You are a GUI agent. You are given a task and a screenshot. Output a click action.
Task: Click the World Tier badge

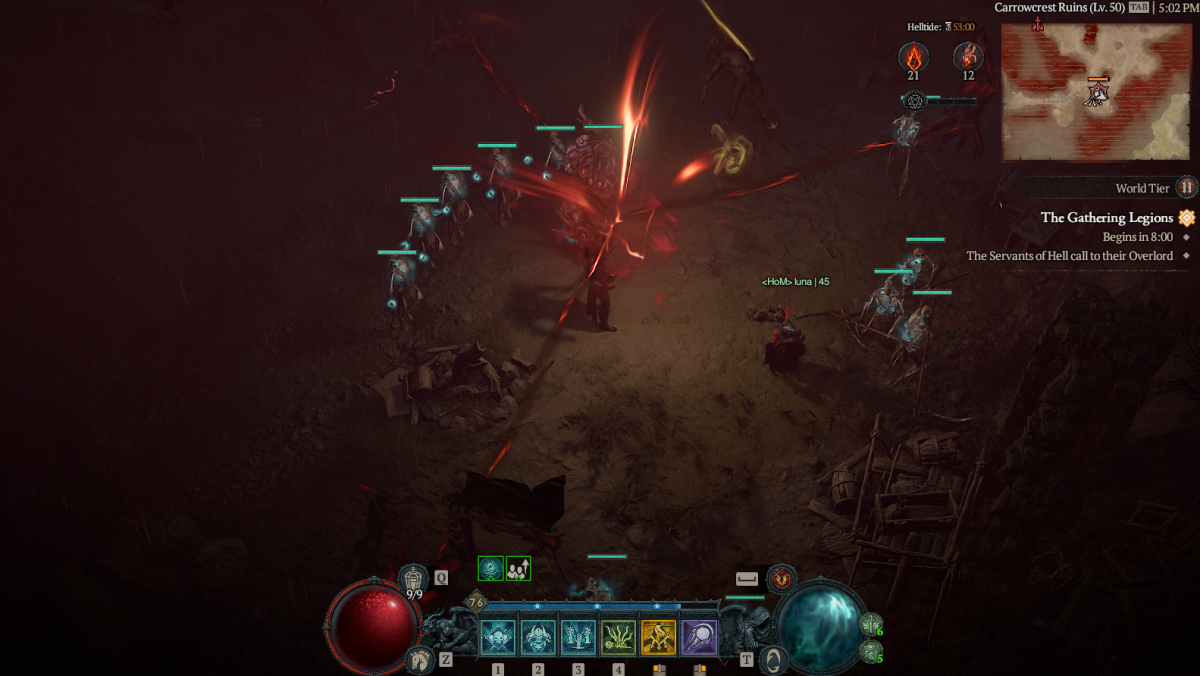coord(1186,187)
